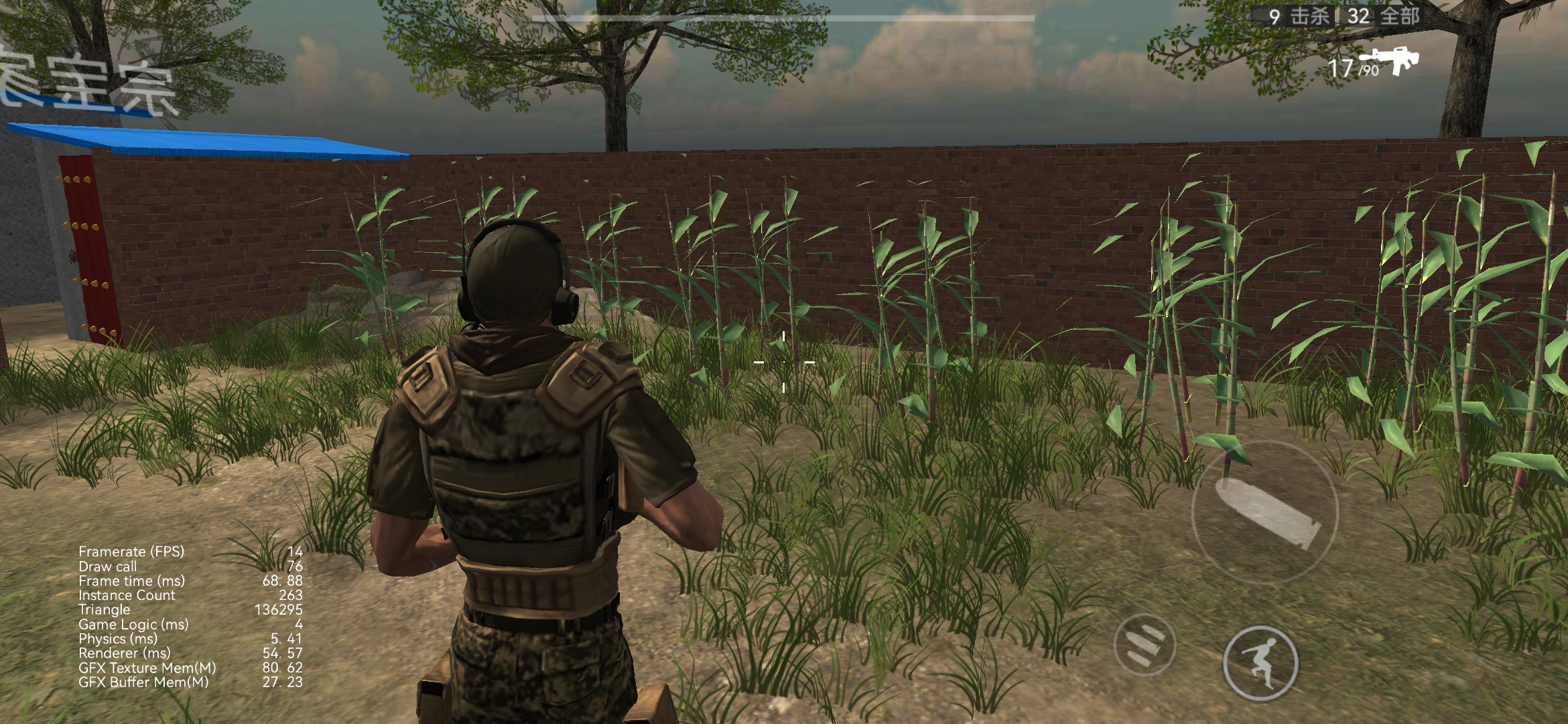Tap the large bullet fire button
The width and height of the screenshot is (1568, 724).
pos(1264,513)
